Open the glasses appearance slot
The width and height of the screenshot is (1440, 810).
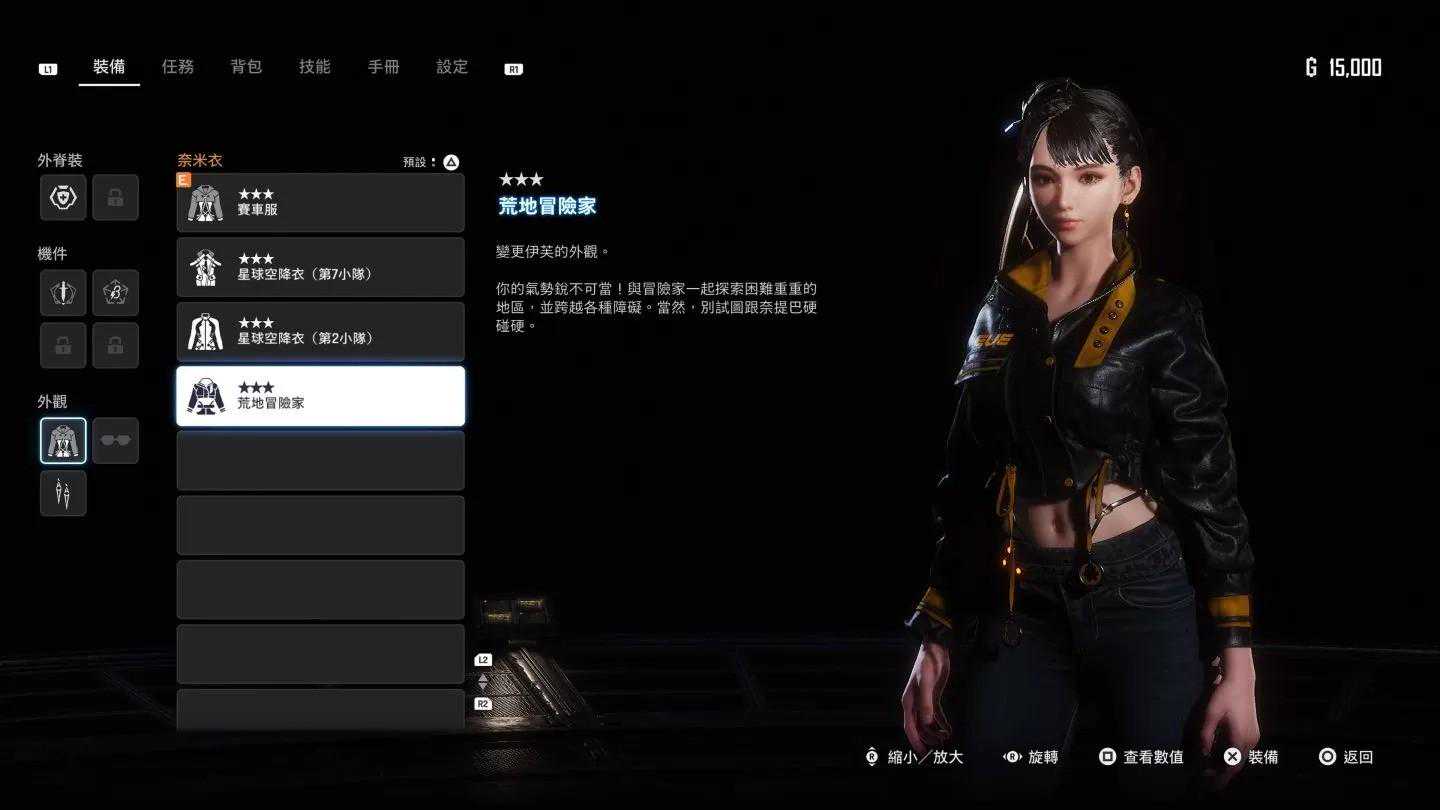click(x=115, y=441)
